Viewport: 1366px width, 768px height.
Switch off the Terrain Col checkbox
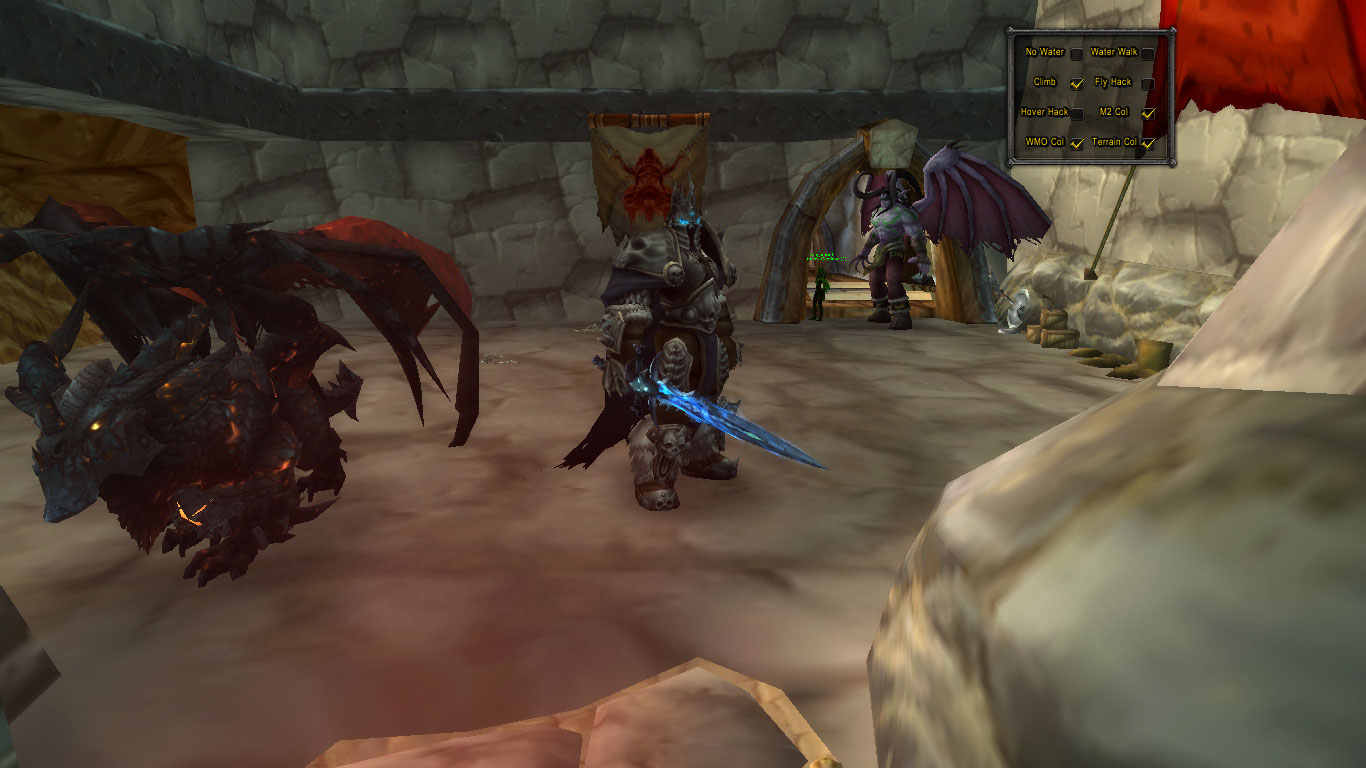coord(1148,143)
